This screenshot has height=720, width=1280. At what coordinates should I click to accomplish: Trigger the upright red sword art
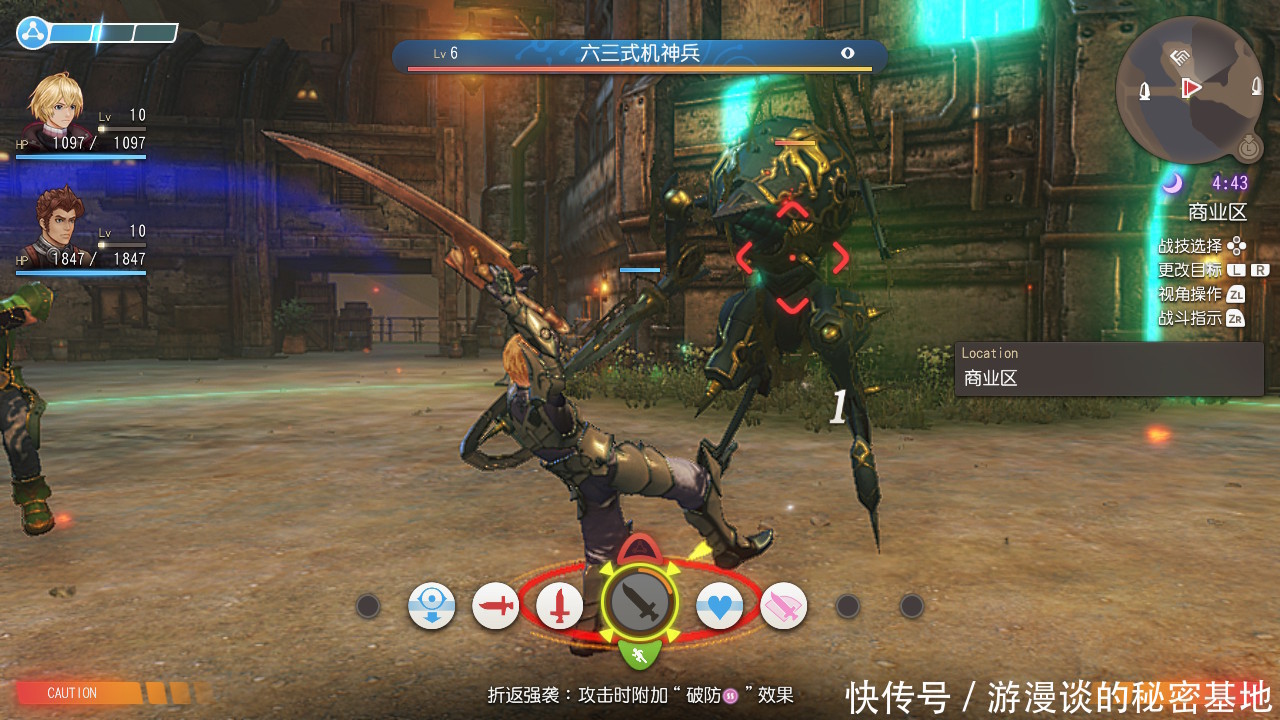(x=559, y=605)
